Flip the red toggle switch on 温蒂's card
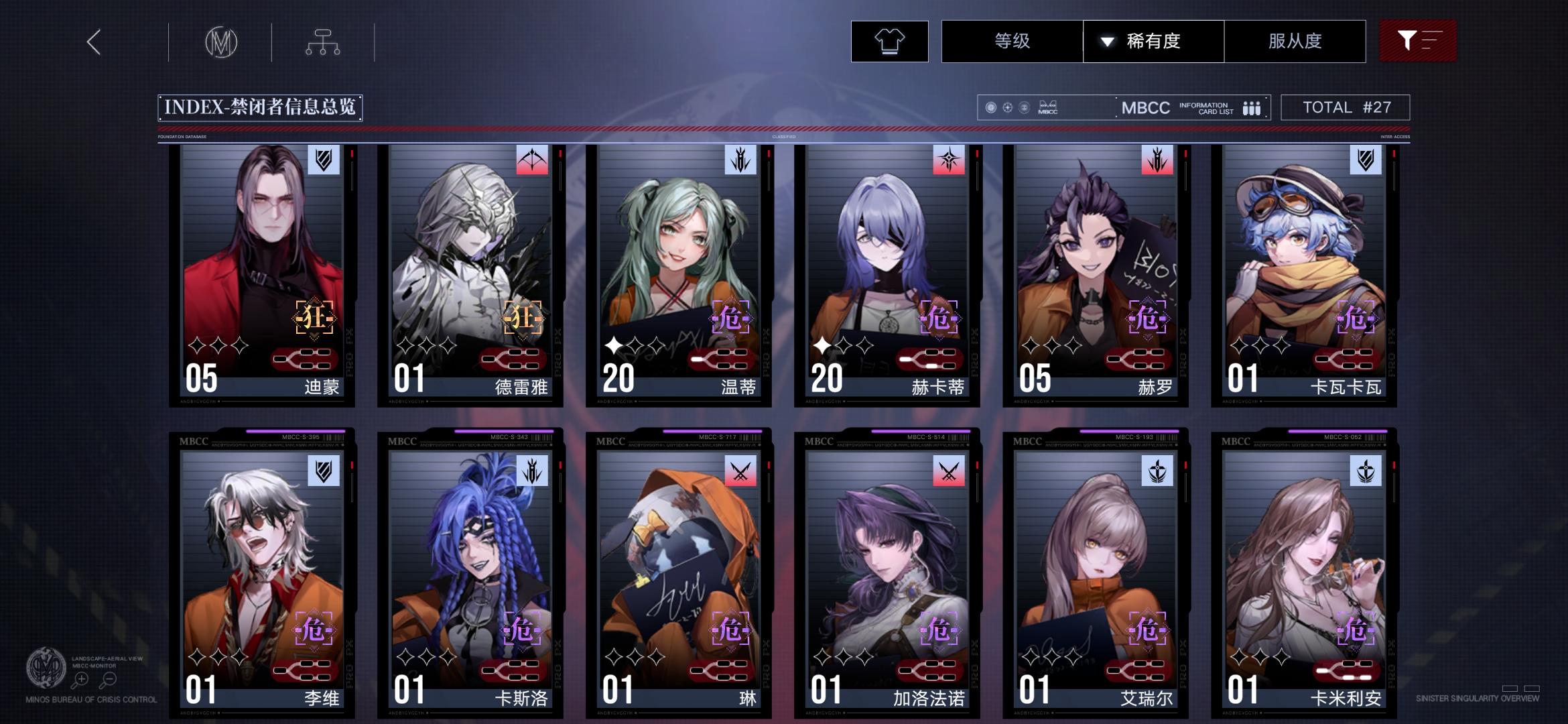This screenshot has width=1568, height=724. 722,359
